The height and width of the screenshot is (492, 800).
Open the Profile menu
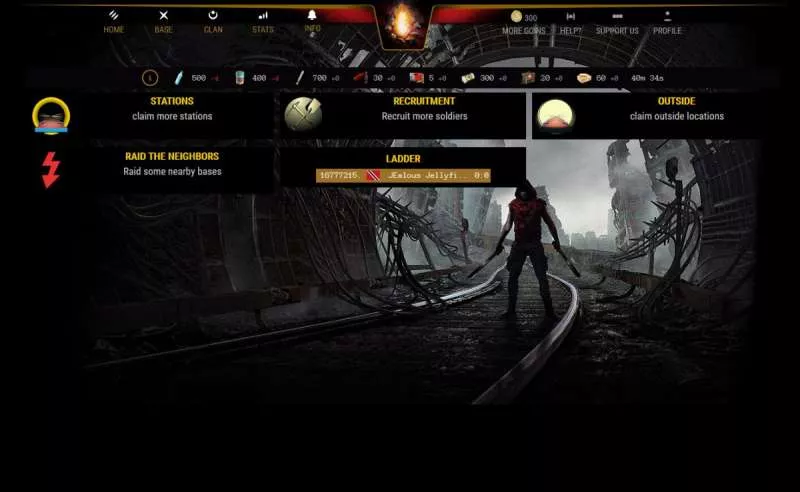pyautogui.click(x=667, y=23)
